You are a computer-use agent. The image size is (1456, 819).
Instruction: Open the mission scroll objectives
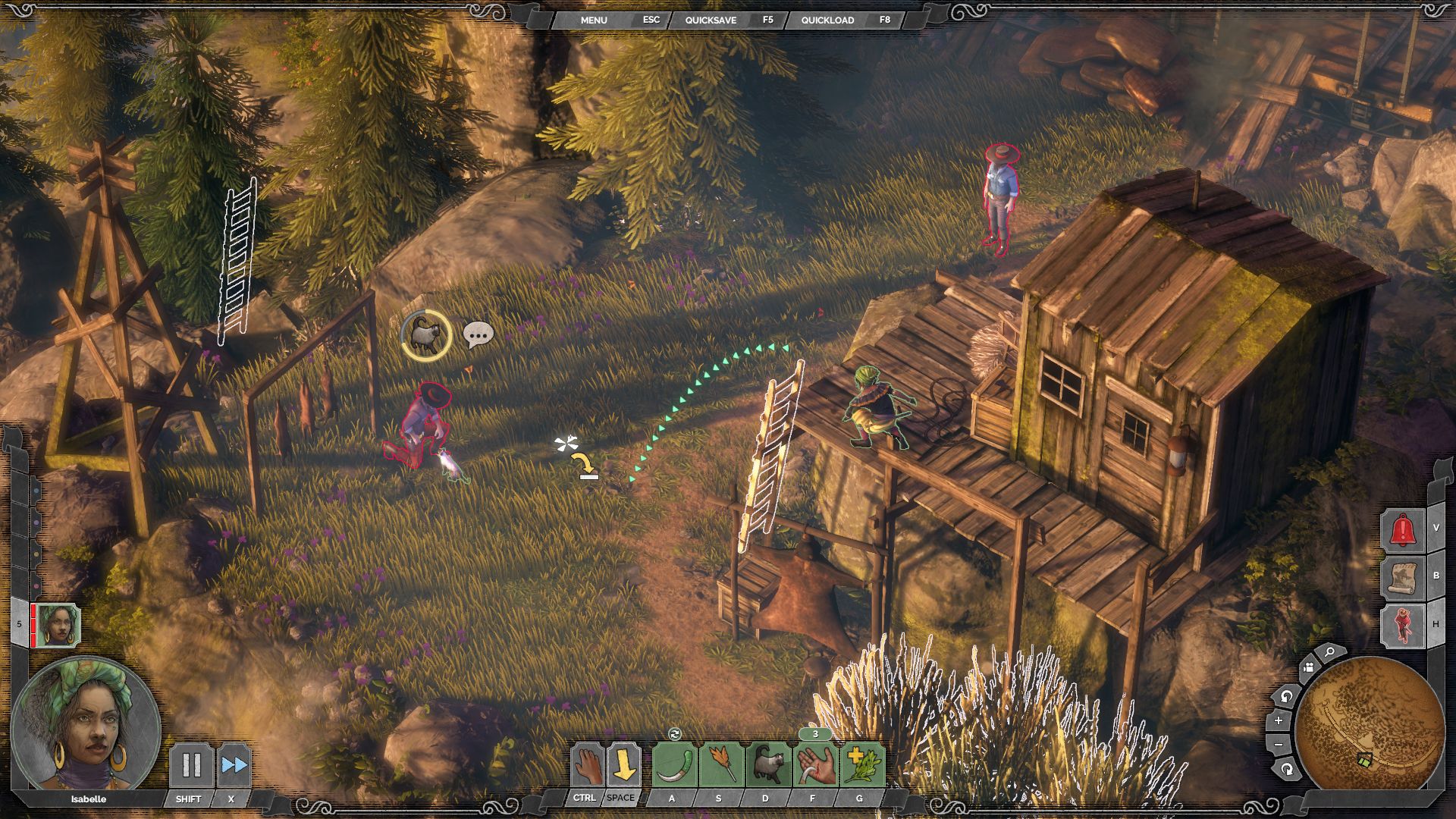pos(1403,577)
